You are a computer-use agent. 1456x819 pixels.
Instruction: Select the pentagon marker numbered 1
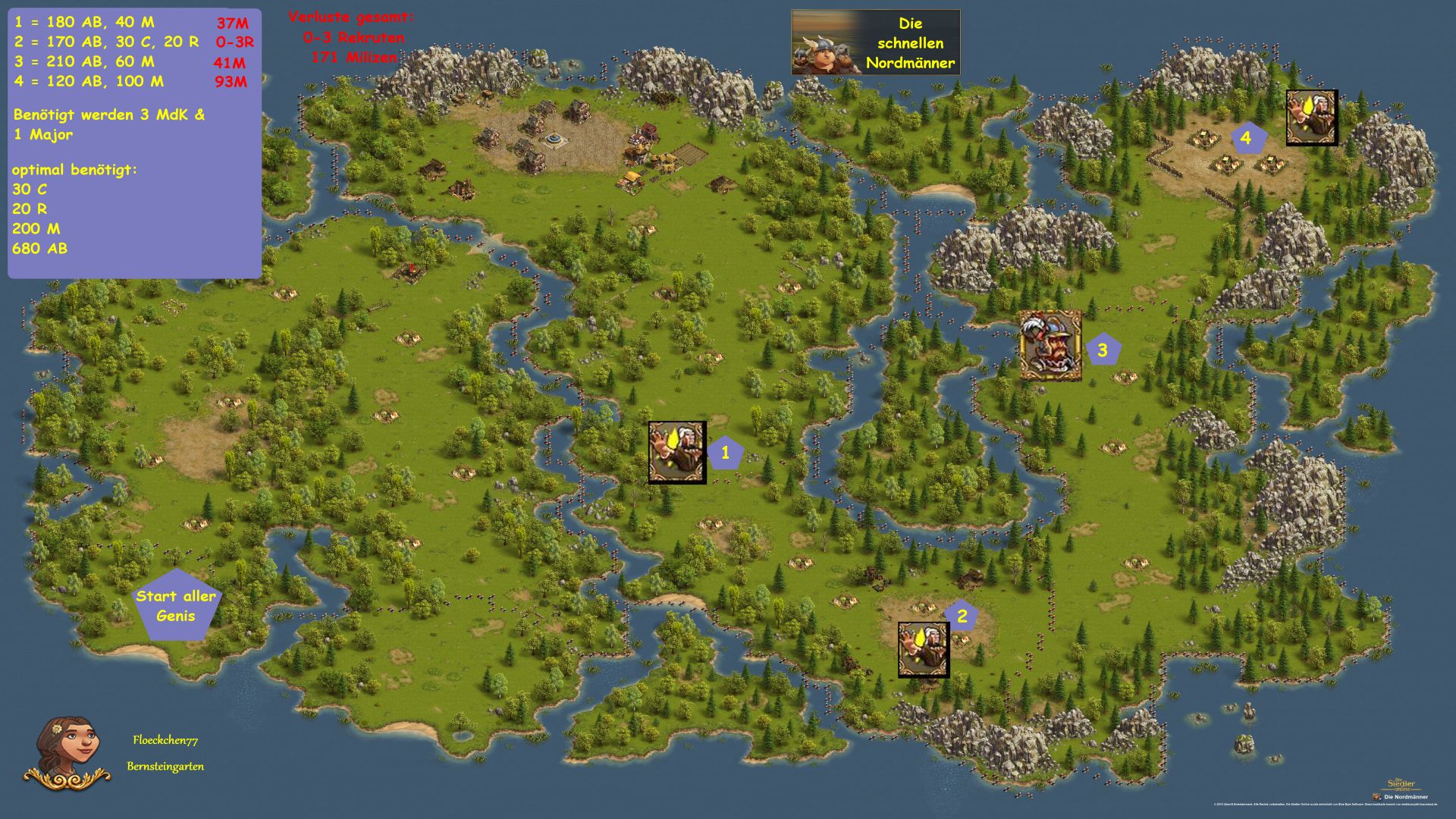[x=725, y=453]
